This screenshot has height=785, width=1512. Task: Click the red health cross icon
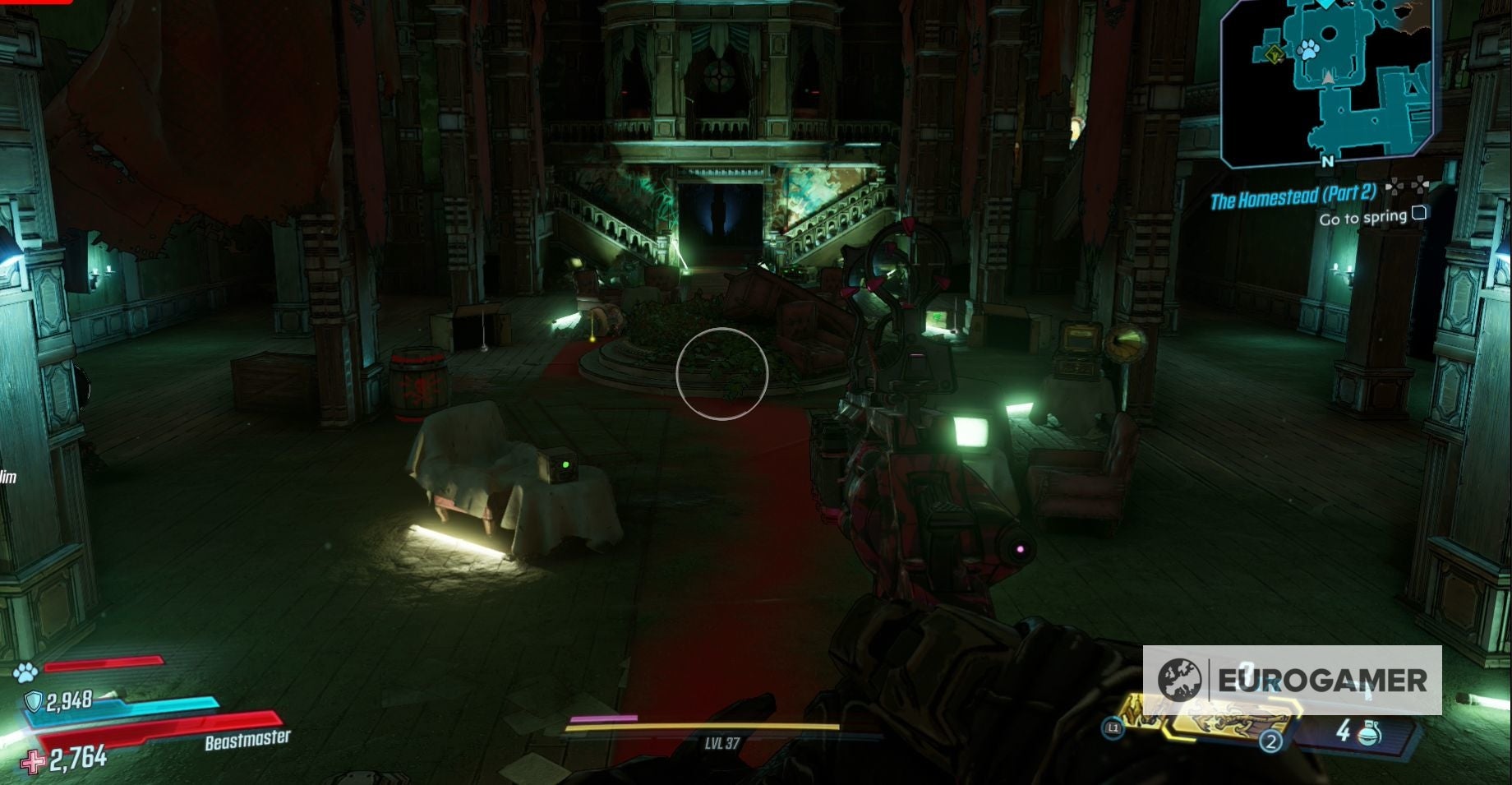[31, 760]
